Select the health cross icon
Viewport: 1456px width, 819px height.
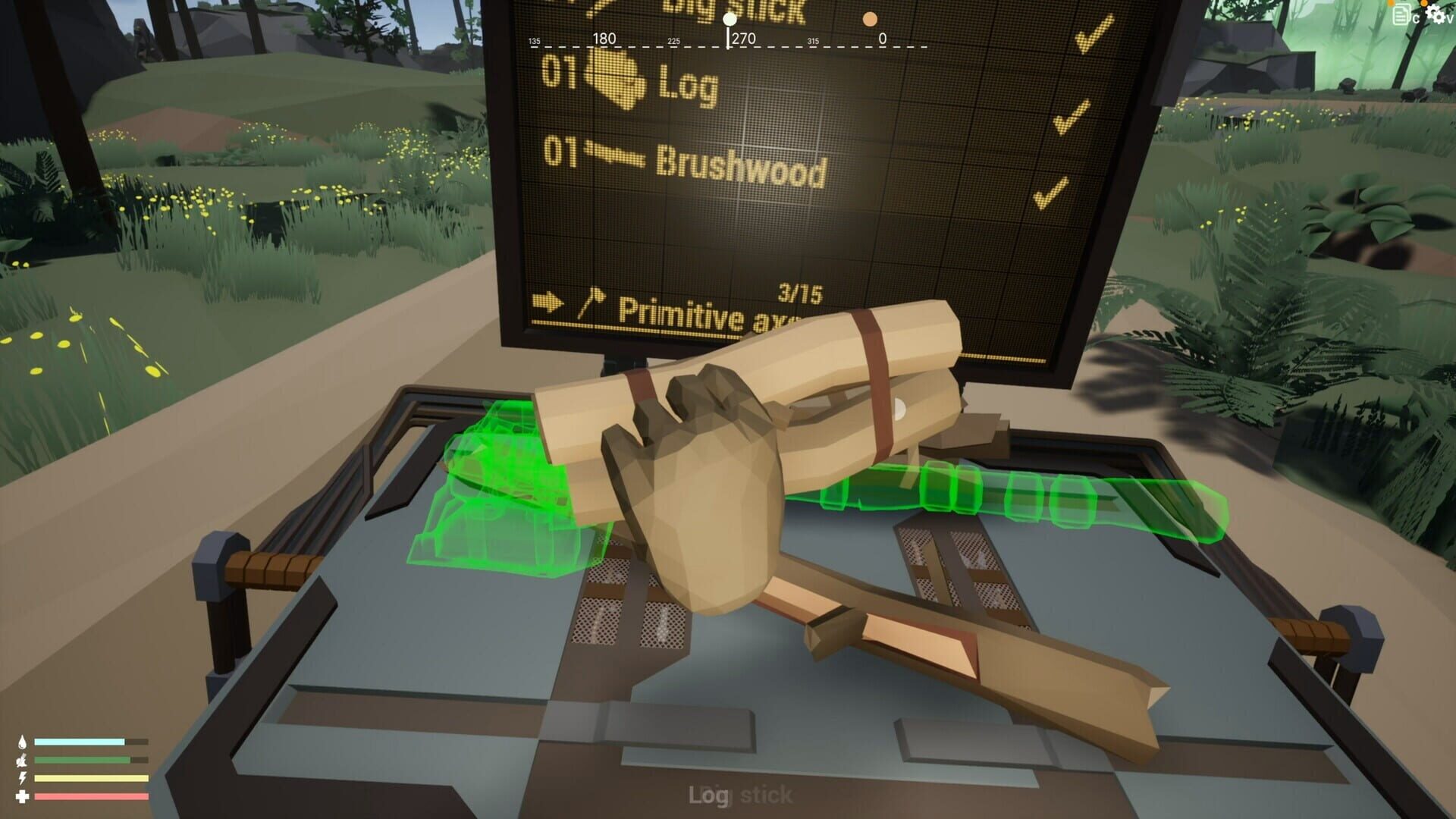(x=22, y=797)
